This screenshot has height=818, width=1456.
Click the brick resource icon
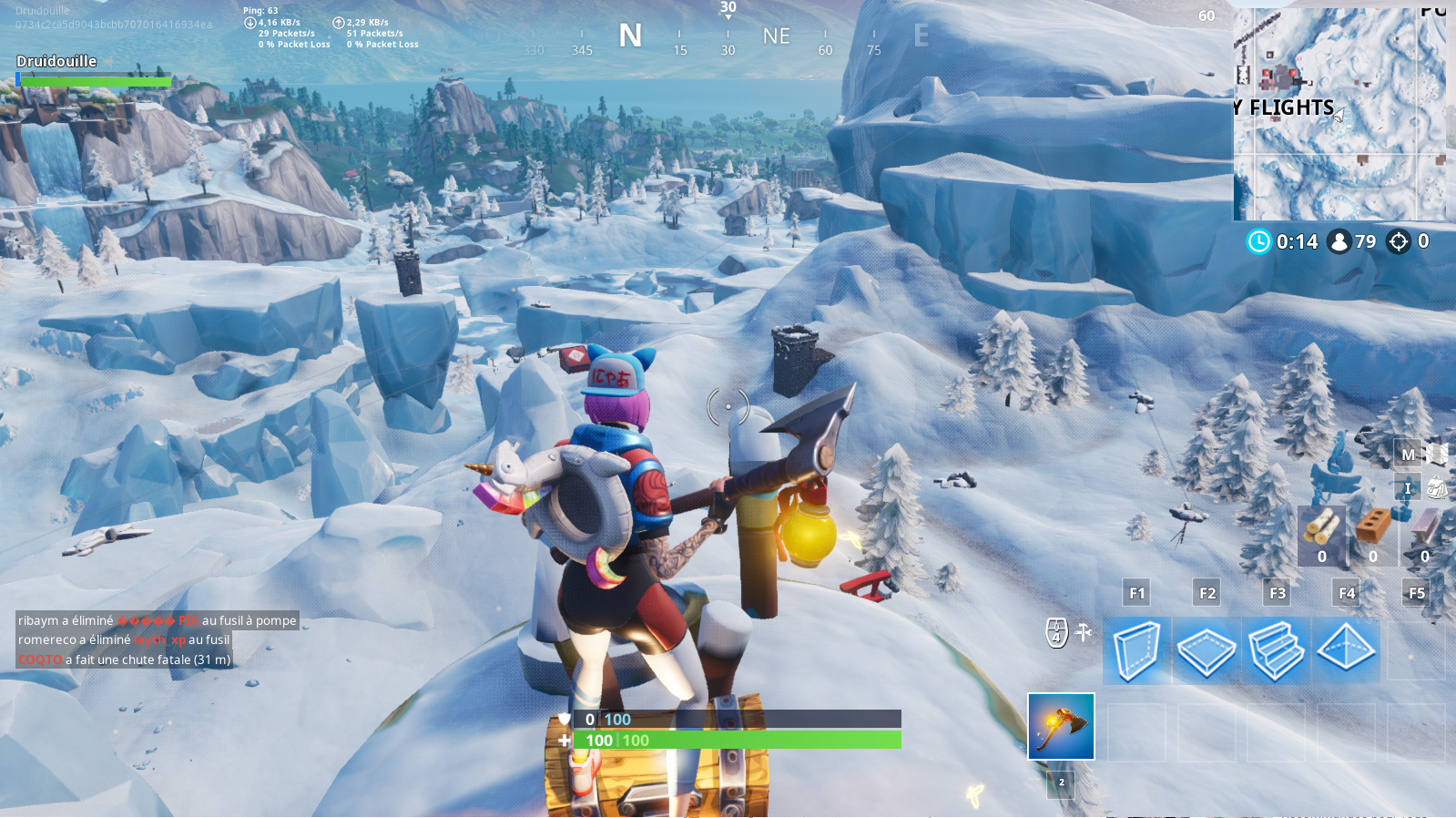pyautogui.click(x=1373, y=526)
